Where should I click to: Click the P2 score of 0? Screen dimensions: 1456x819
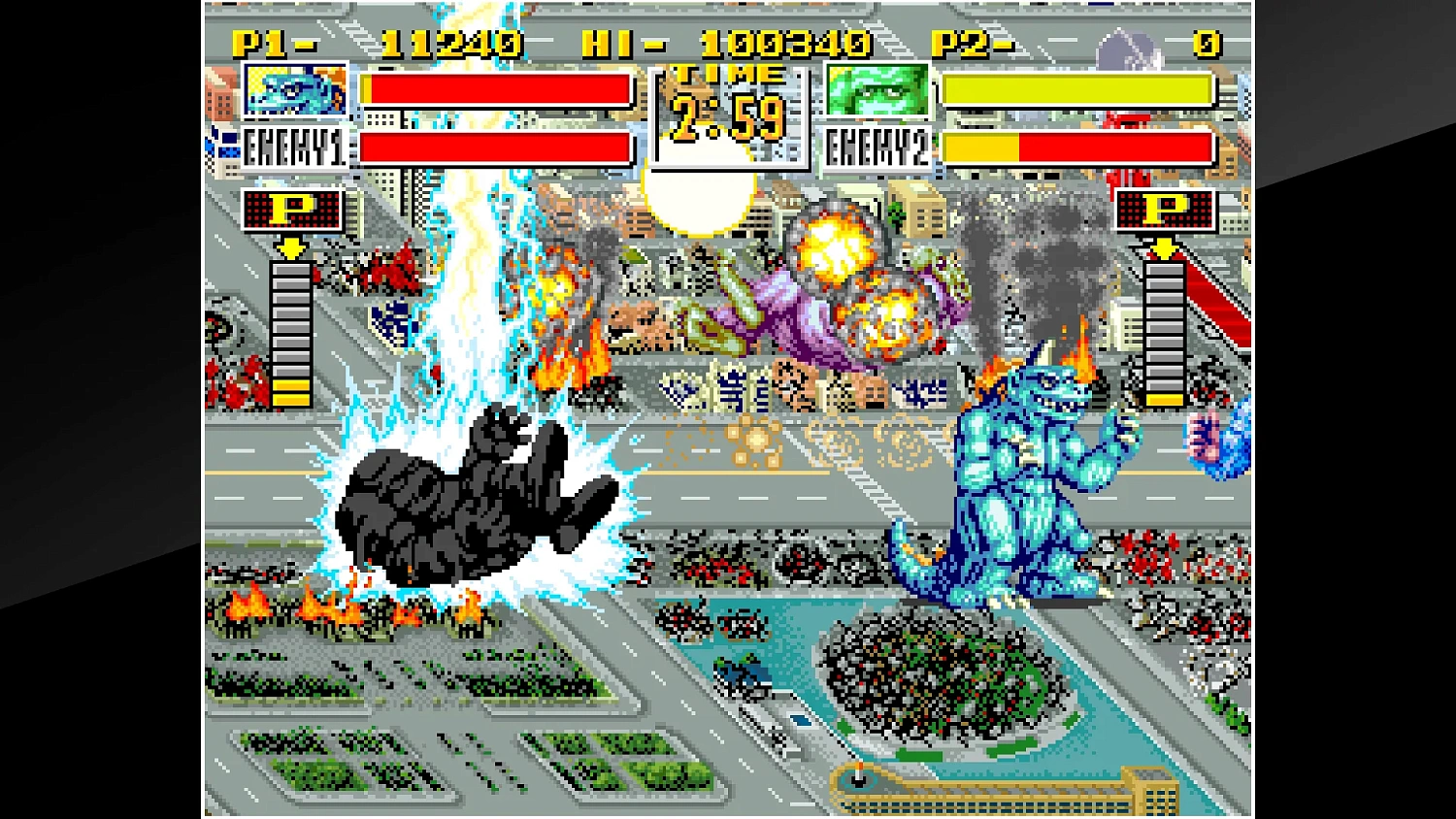tap(1204, 43)
